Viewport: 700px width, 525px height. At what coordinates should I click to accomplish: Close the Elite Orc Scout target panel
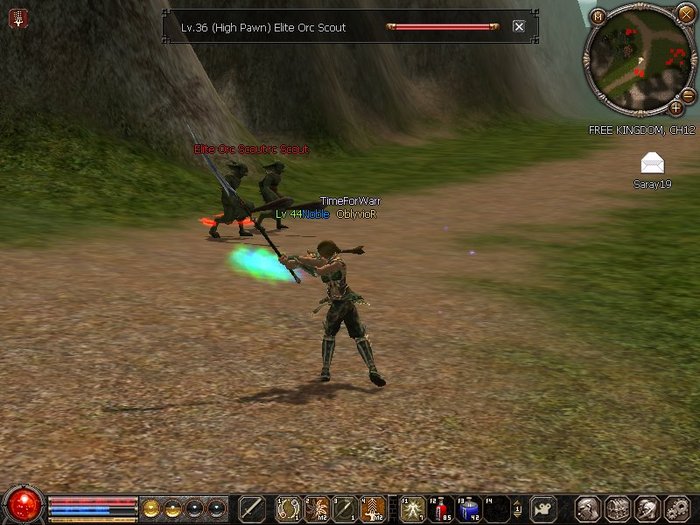(x=518, y=27)
